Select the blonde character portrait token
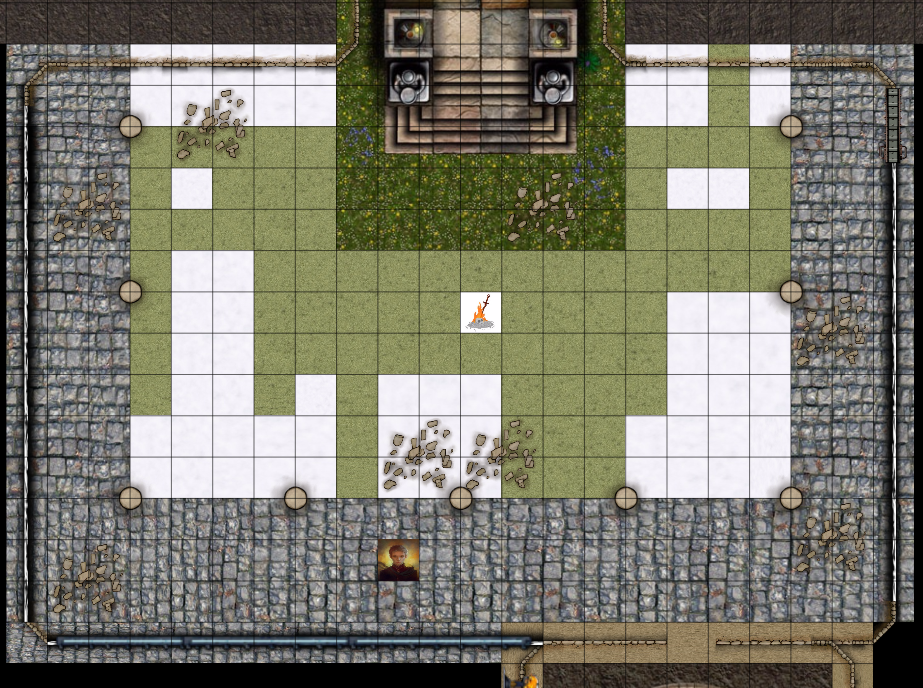This screenshot has height=688, width=923. point(398,560)
